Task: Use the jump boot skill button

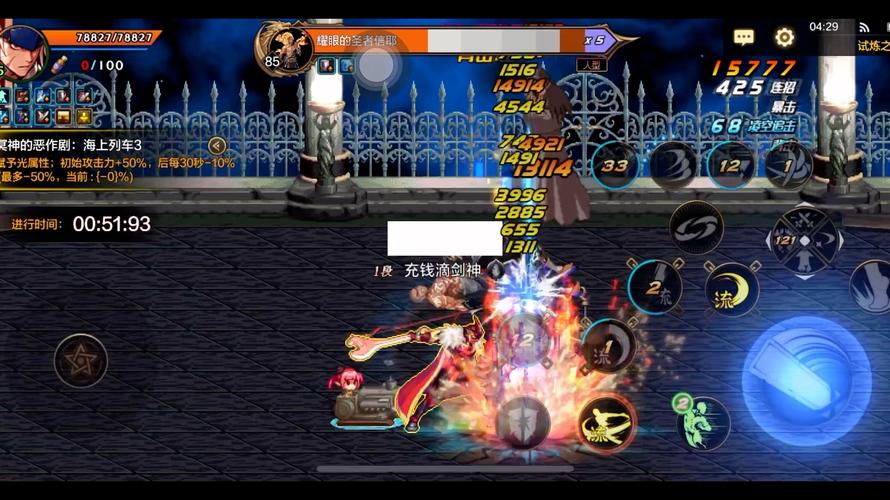Action: click(871, 286)
